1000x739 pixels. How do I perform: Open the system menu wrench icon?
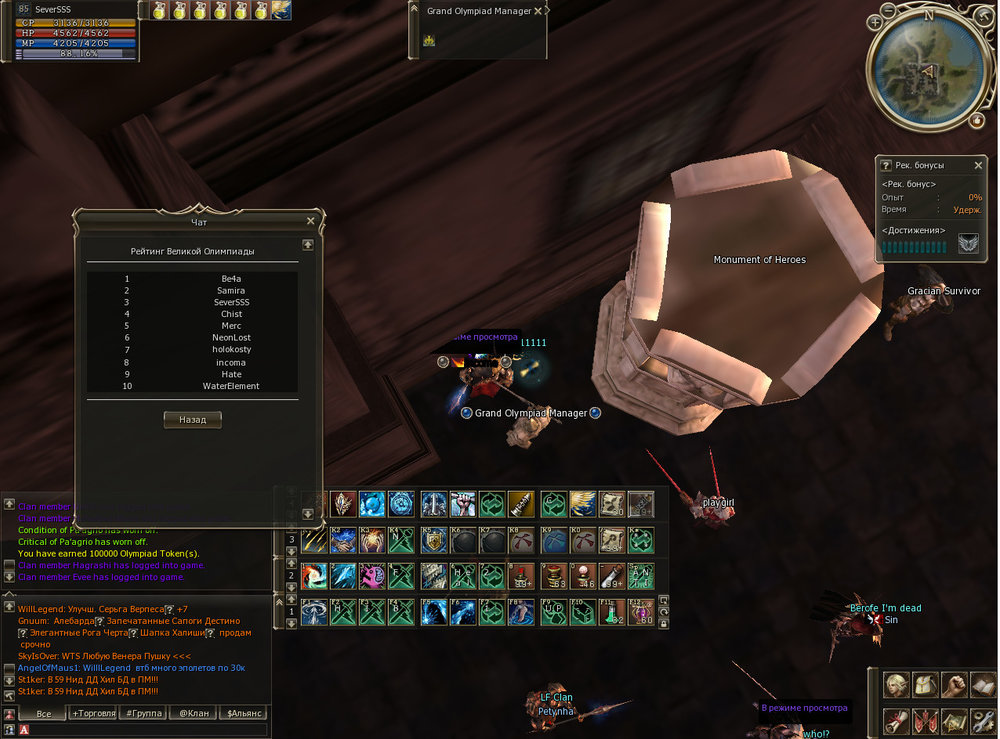pyautogui.click(x=985, y=720)
